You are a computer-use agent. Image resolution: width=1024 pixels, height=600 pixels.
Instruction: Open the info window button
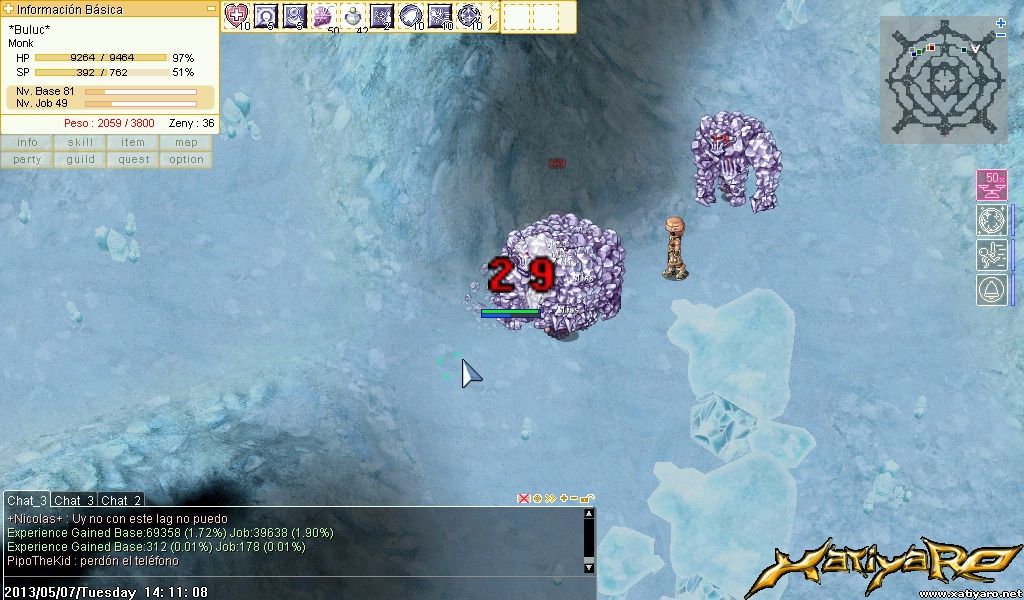click(x=27, y=143)
